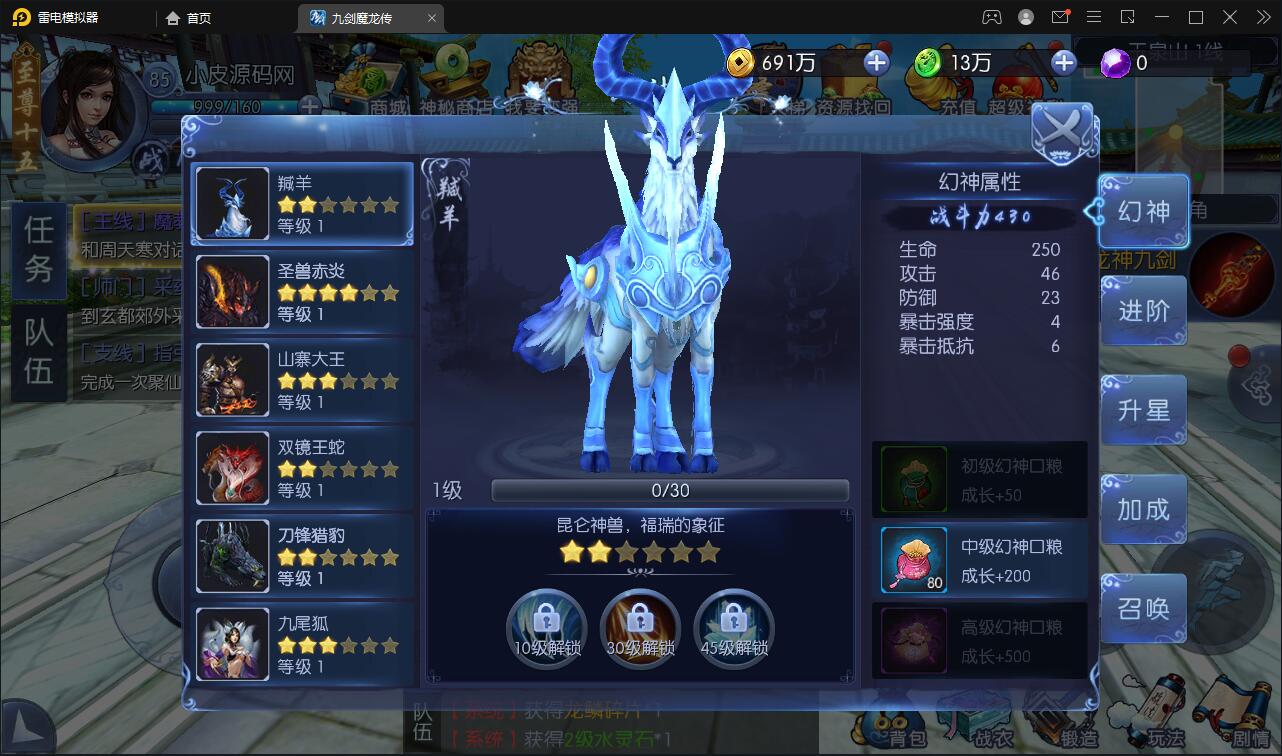Choose 山寨大王 from the pet list
This screenshot has height=756, width=1282.
[302, 380]
